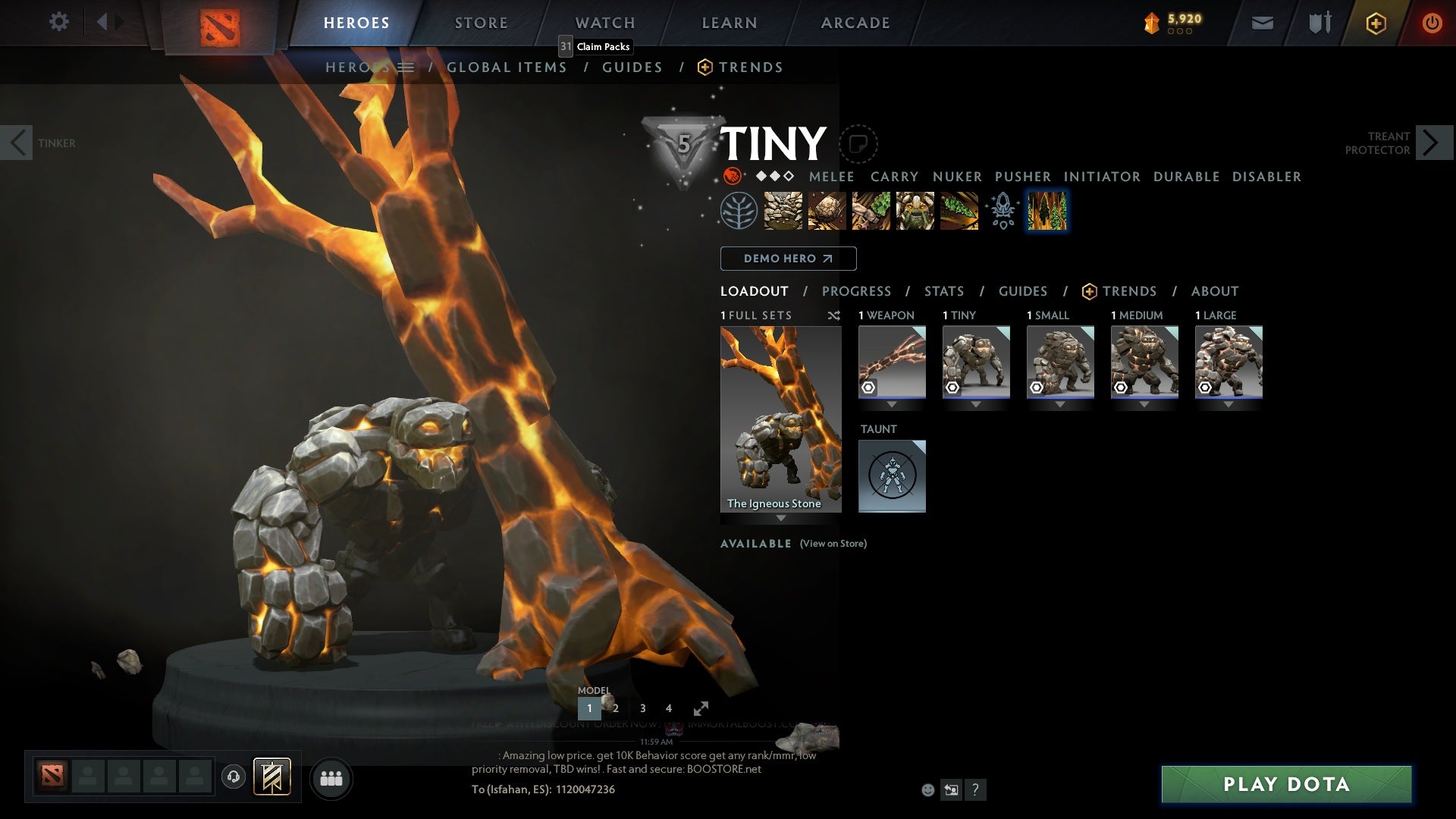The image size is (1456, 819).
Task: Open the party finder people icon bottom-left
Action: click(331, 778)
